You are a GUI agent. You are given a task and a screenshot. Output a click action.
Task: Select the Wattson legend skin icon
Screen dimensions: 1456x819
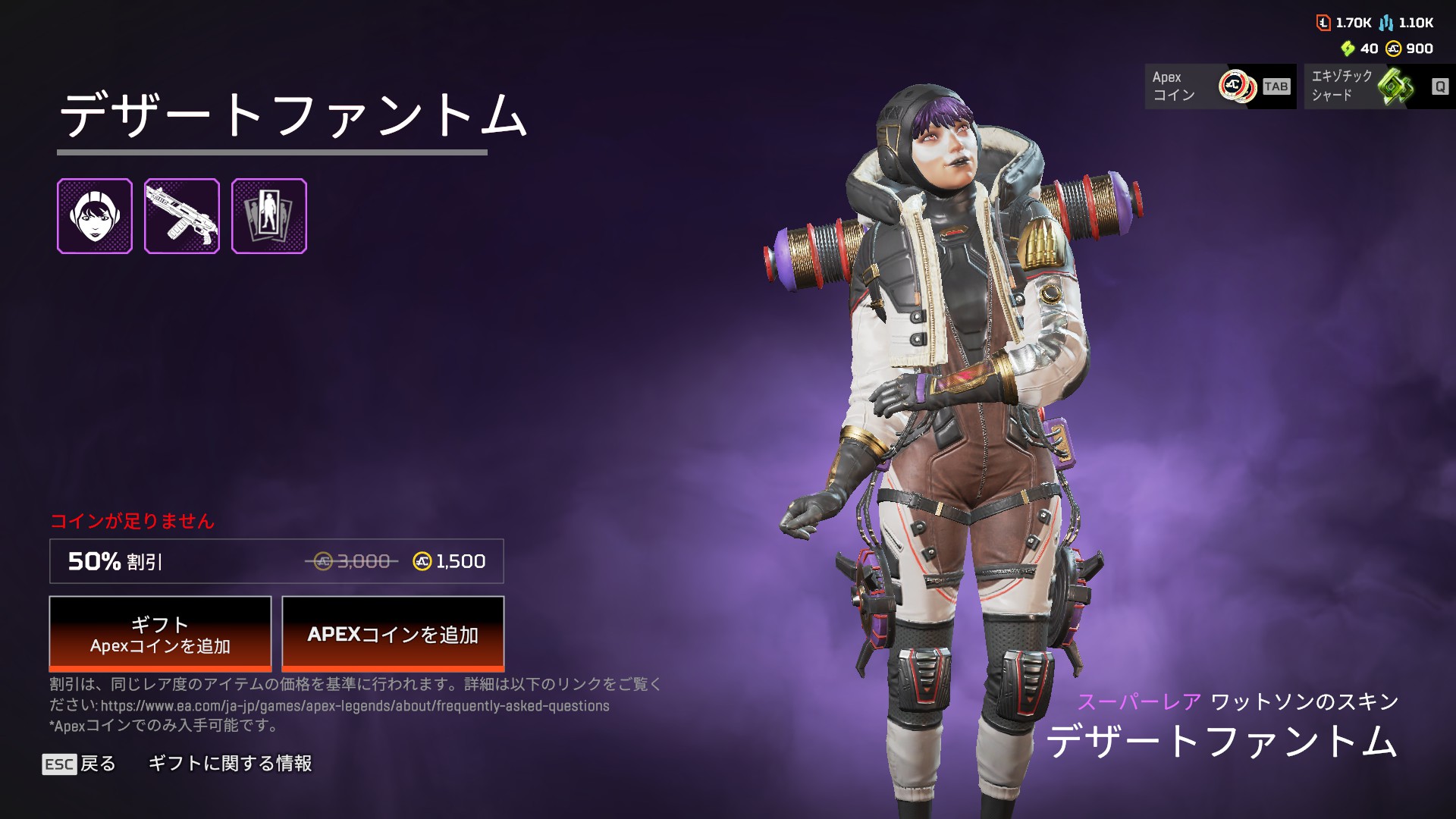pos(95,216)
